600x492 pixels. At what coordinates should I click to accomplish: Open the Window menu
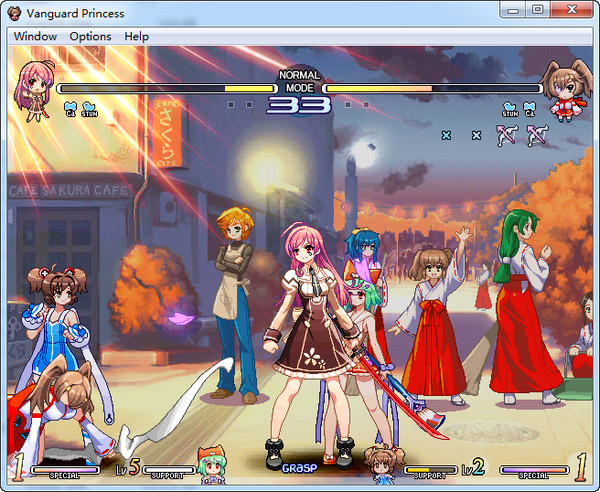point(35,36)
